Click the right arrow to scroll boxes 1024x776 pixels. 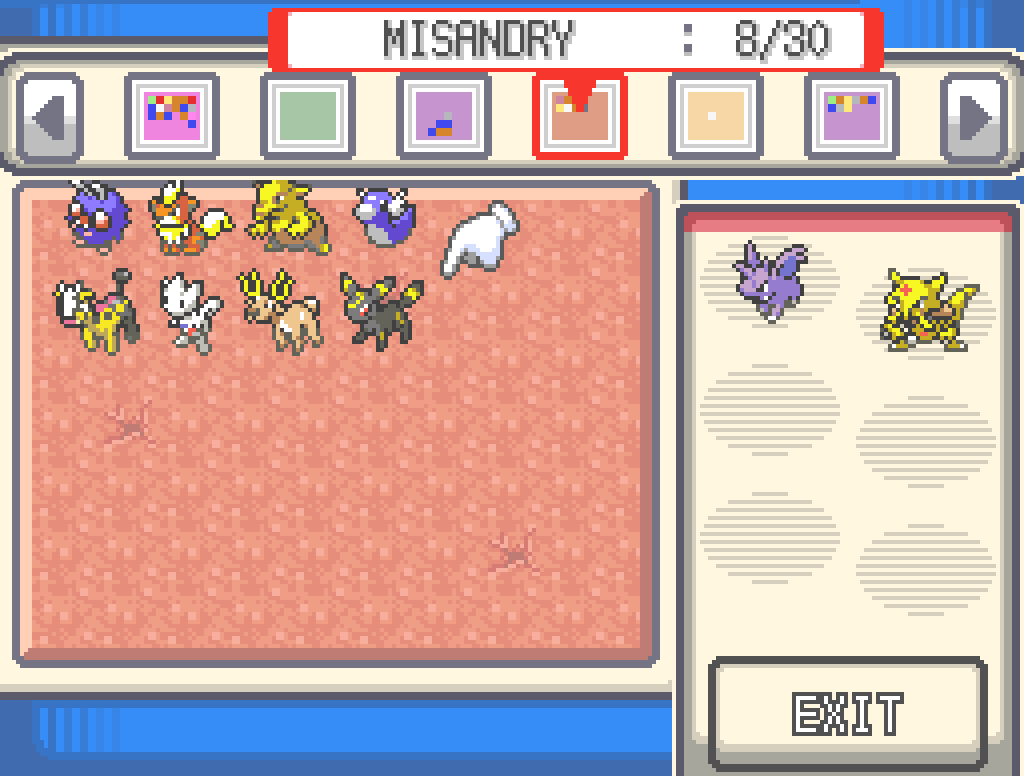click(973, 117)
